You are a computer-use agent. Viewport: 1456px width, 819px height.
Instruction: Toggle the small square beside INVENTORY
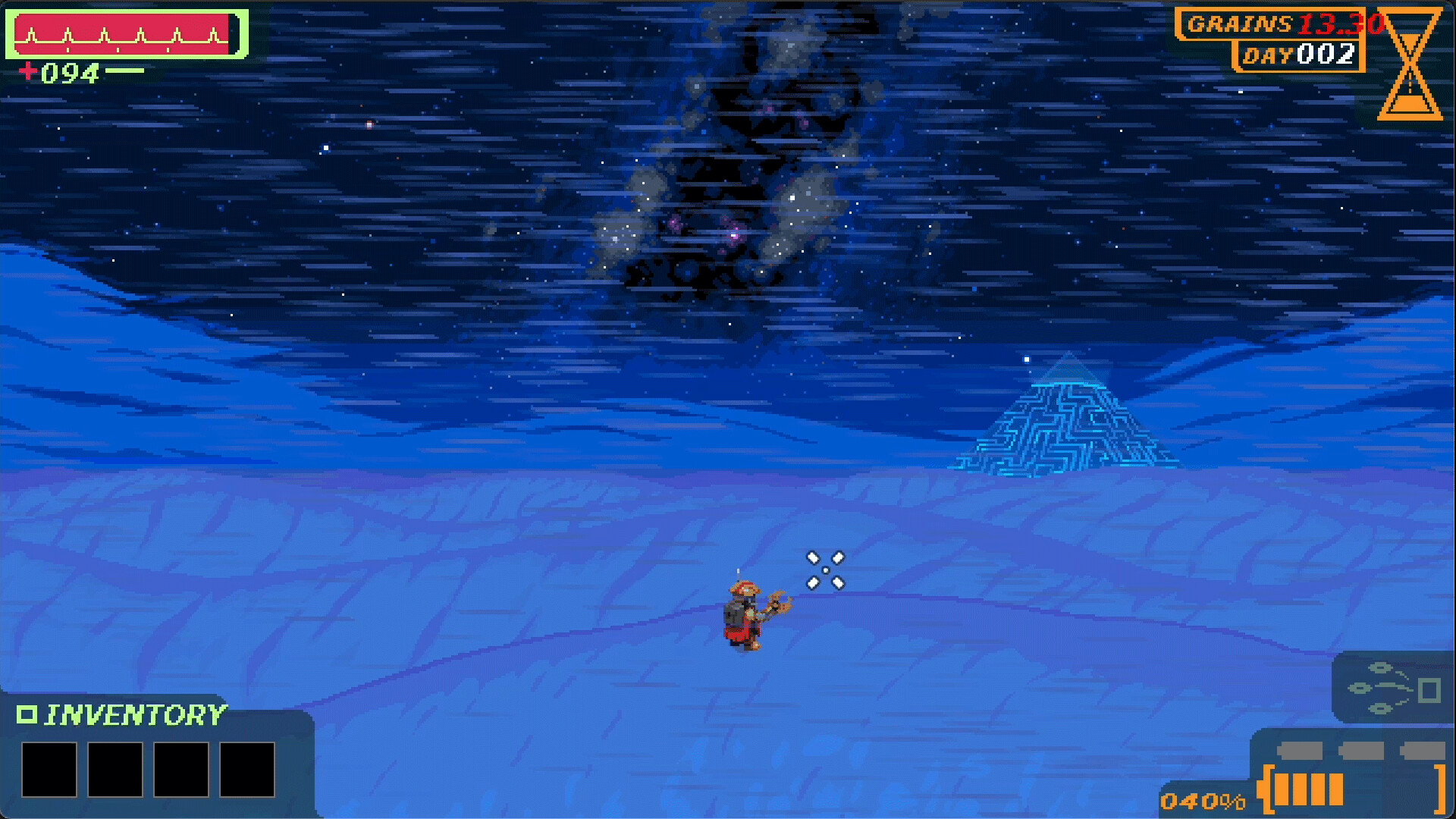29,713
